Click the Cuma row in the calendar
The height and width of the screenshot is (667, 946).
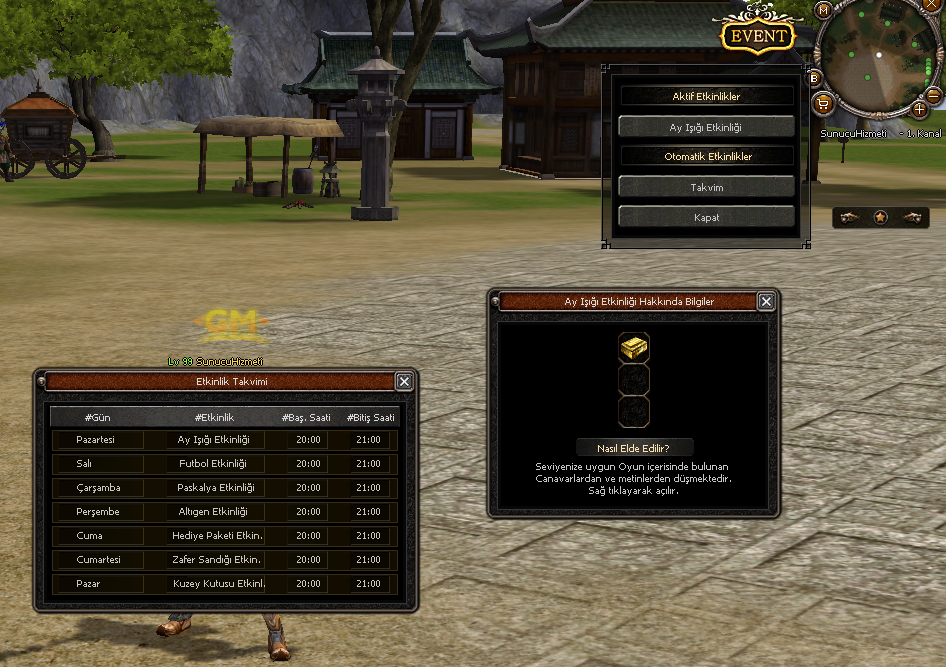pyautogui.click(x=97, y=536)
